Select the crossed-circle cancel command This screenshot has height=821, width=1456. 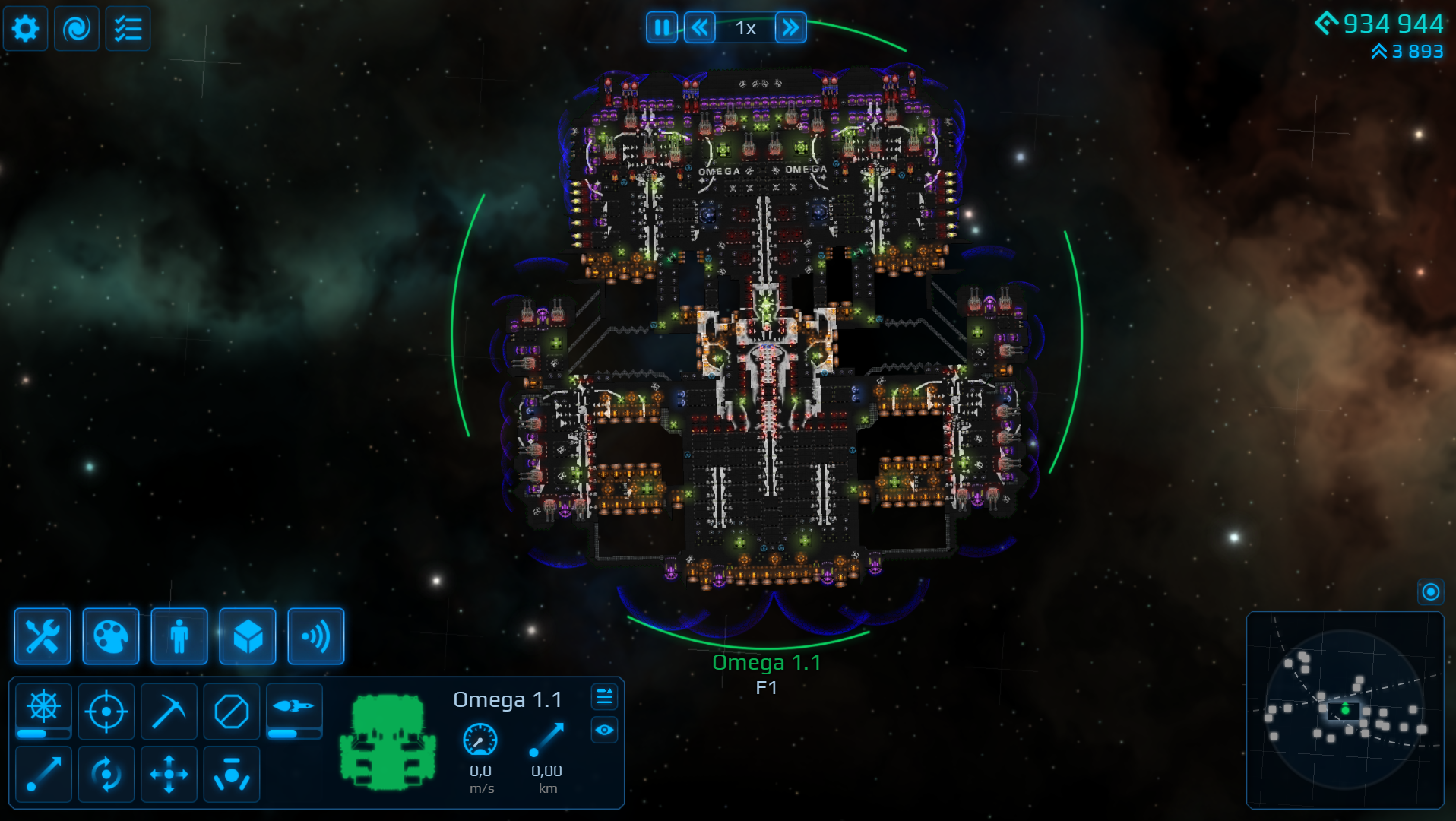coord(232,712)
